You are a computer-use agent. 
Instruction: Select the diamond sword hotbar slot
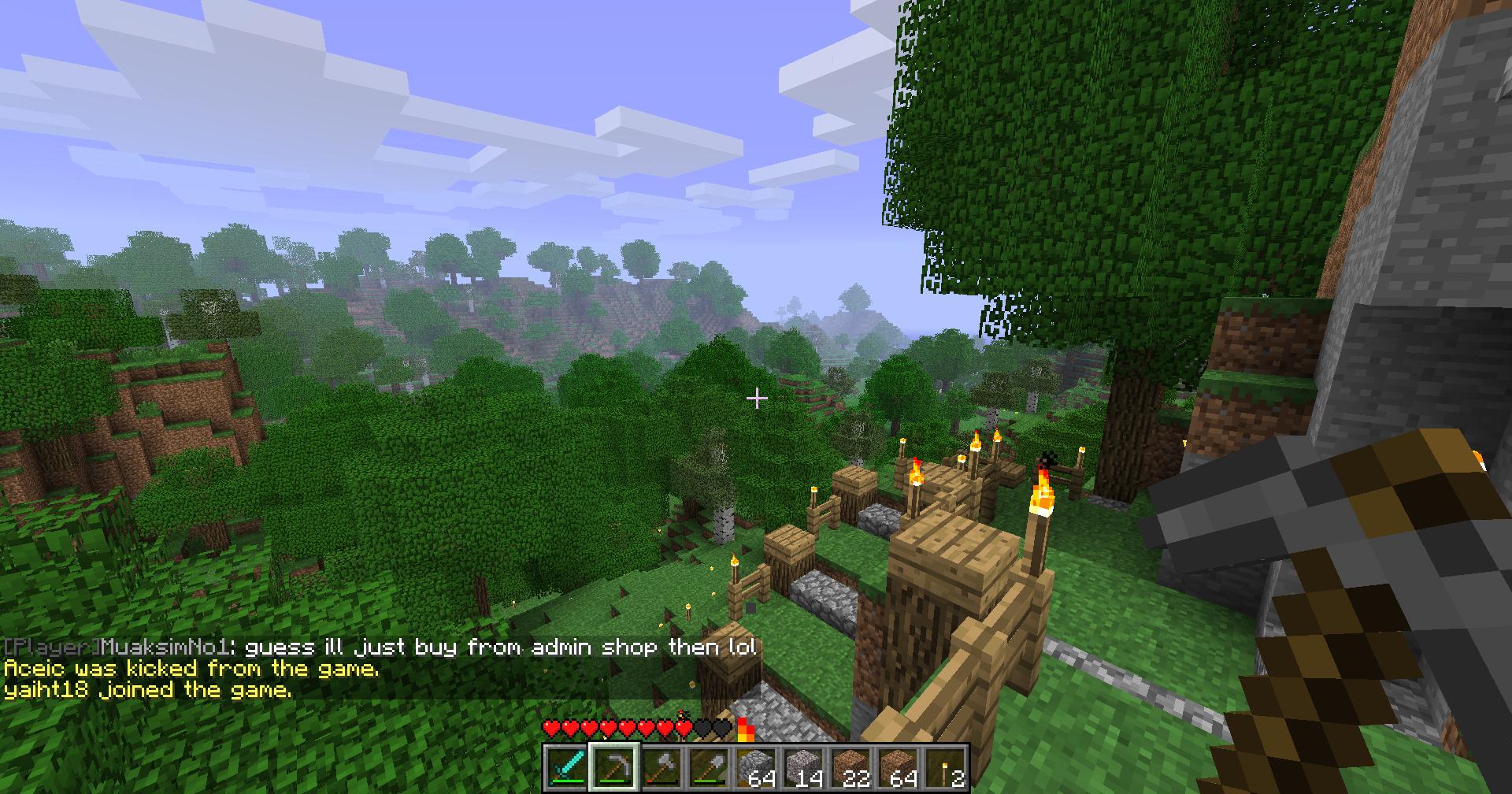click(x=567, y=767)
